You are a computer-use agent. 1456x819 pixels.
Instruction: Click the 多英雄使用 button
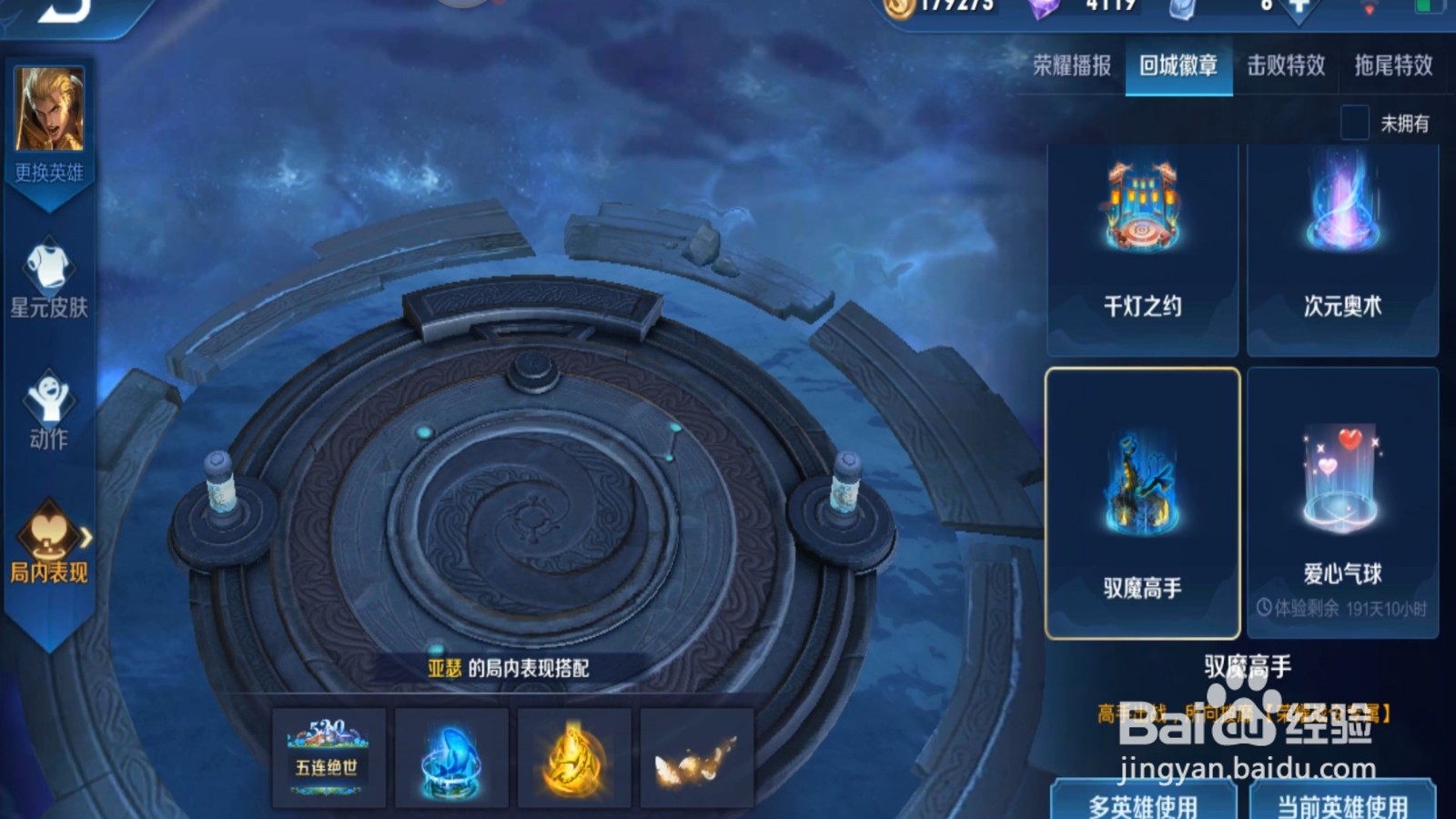(1144, 805)
